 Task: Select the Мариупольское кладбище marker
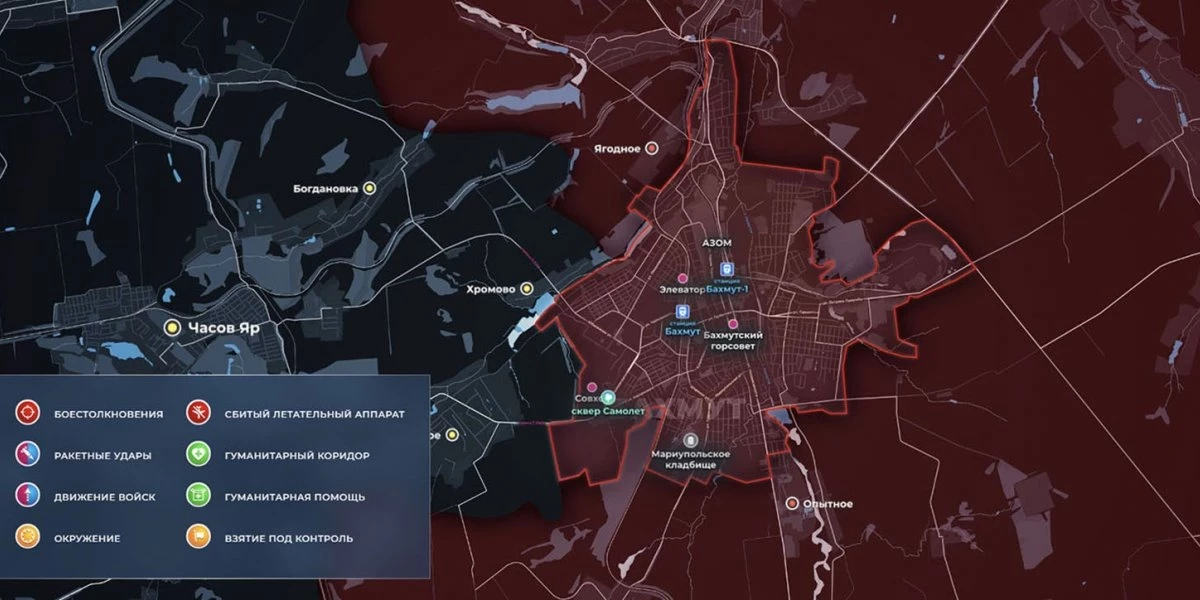[x=690, y=440]
